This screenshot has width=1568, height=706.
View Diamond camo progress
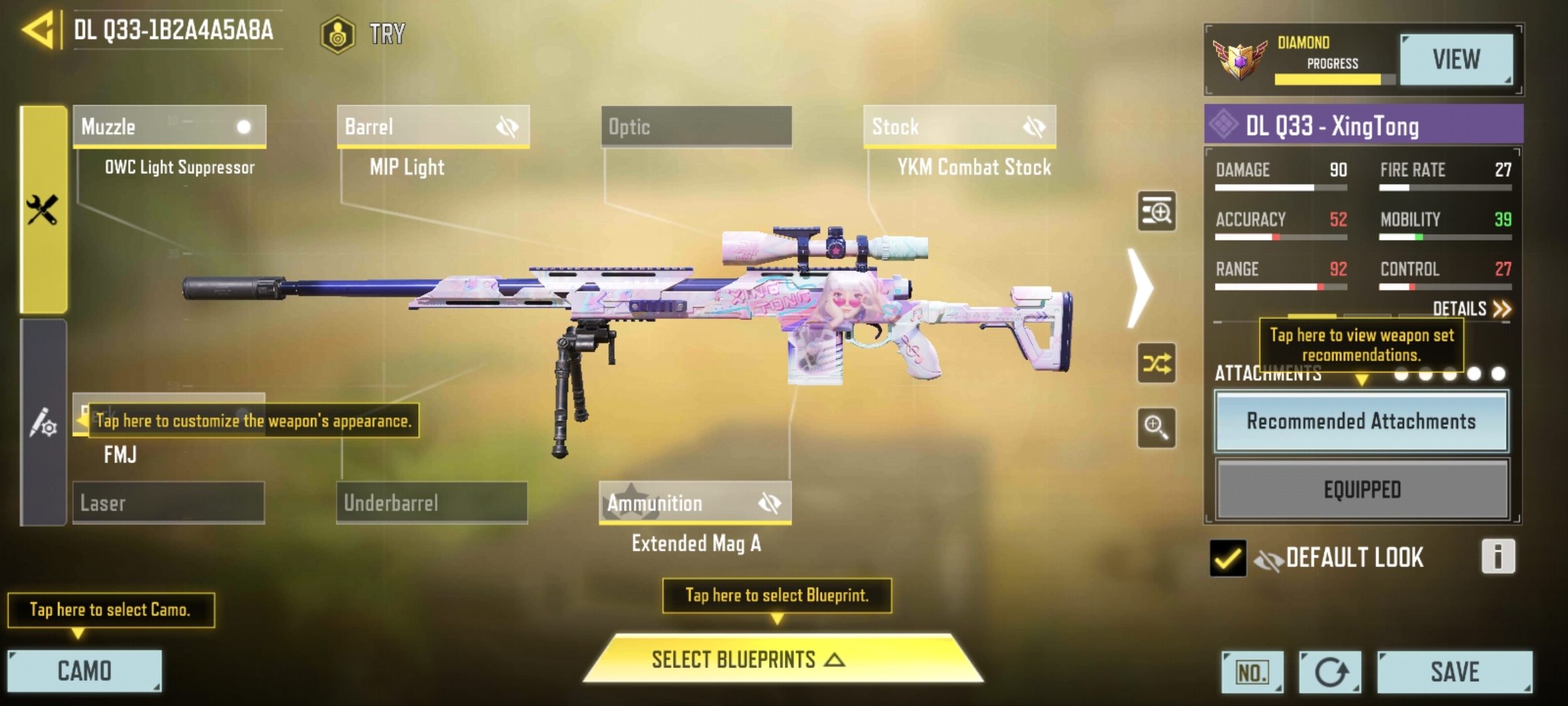tap(1456, 59)
